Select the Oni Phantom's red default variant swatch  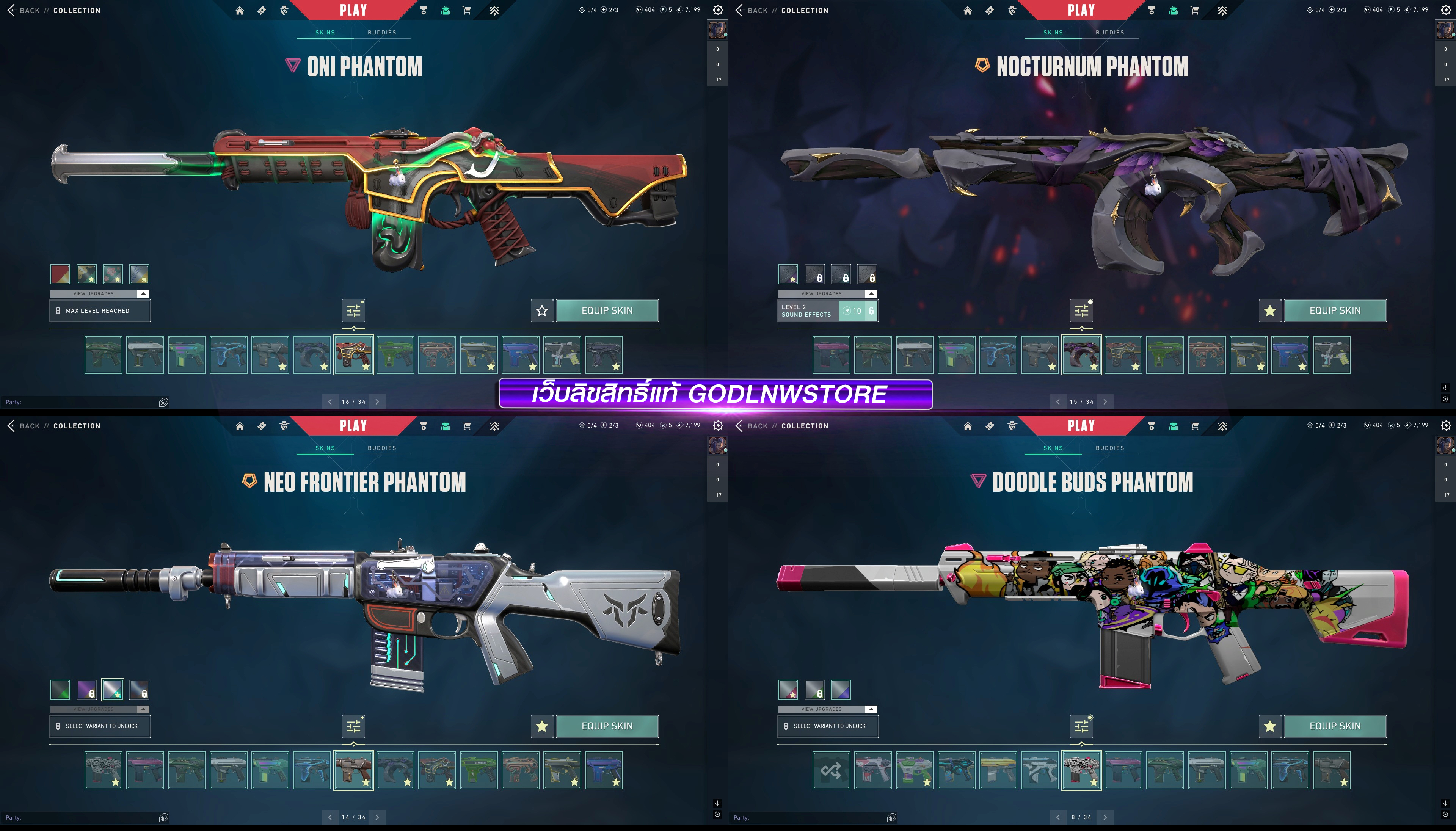(60, 274)
